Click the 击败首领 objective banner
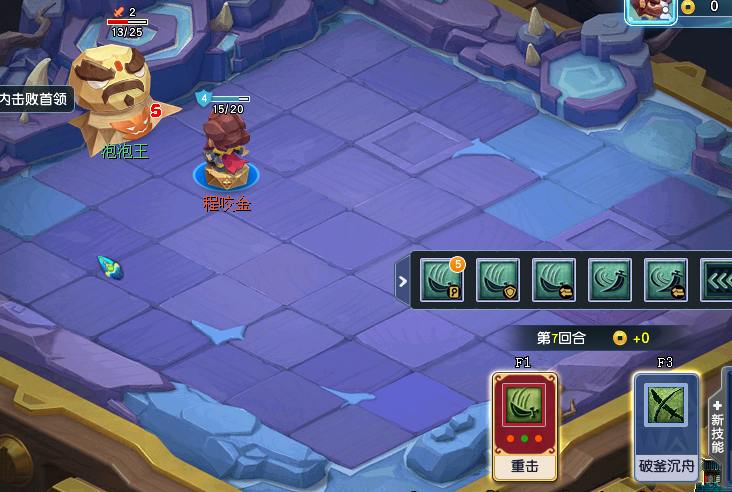Screen dimensions: 732x492 [x=36, y=99]
